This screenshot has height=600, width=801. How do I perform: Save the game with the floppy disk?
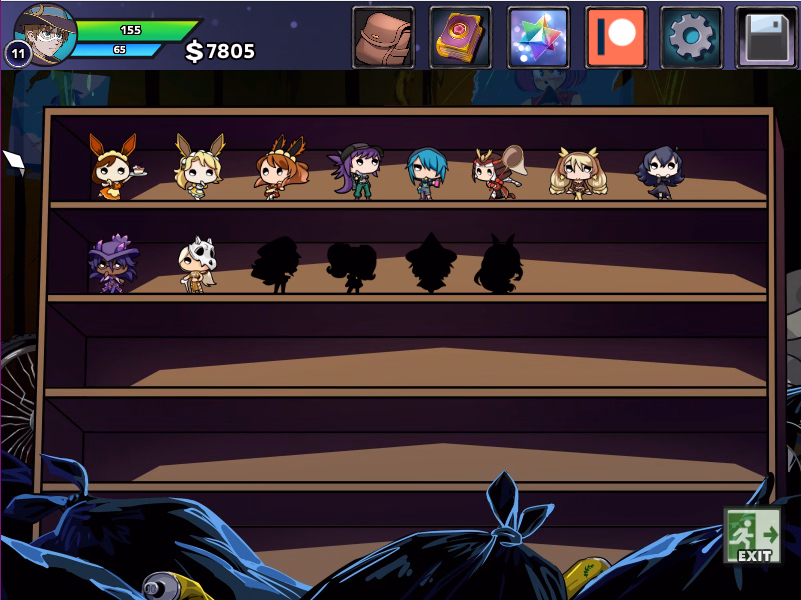pos(766,38)
